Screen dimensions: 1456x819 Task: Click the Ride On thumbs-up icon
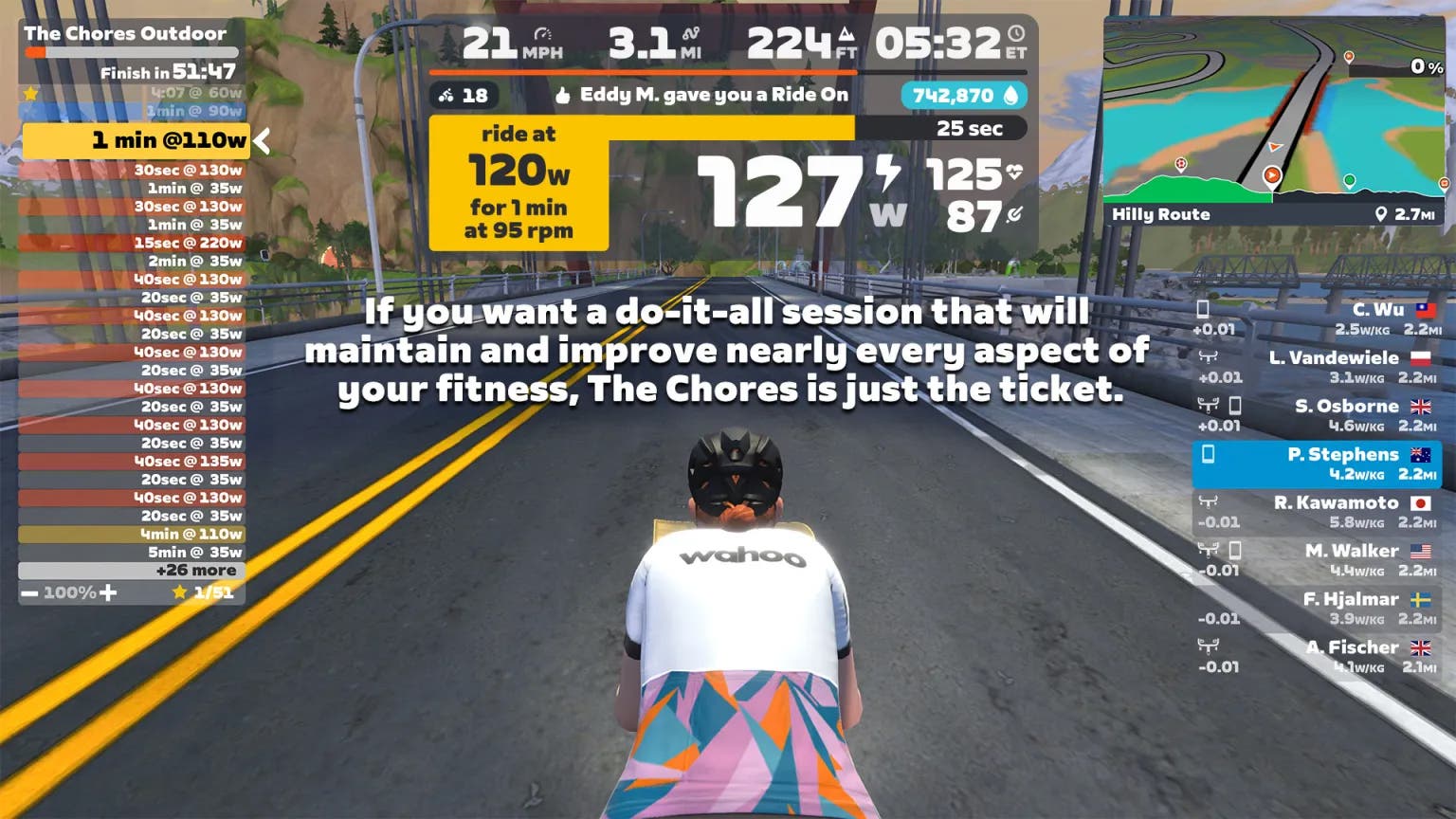pos(560,95)
